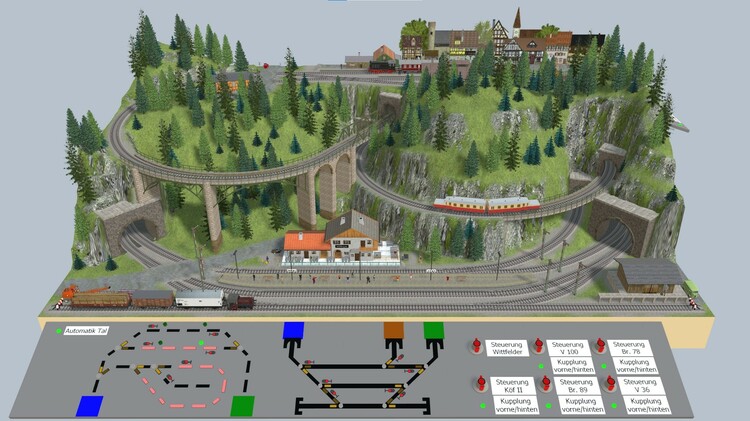The image size is (750, 421).
Task: Toggle V 100 Kupplung vorne/hinten green button
Action: pos(543,365)
